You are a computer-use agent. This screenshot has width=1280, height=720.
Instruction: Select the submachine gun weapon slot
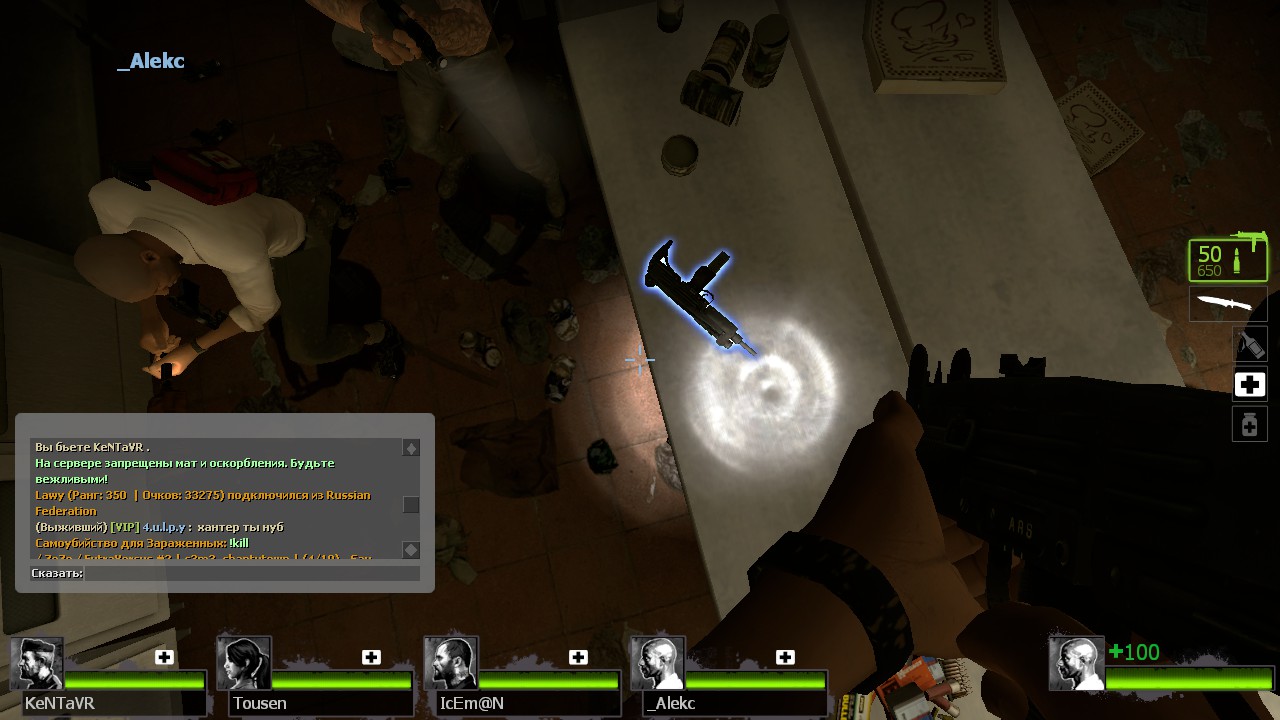1227,260
